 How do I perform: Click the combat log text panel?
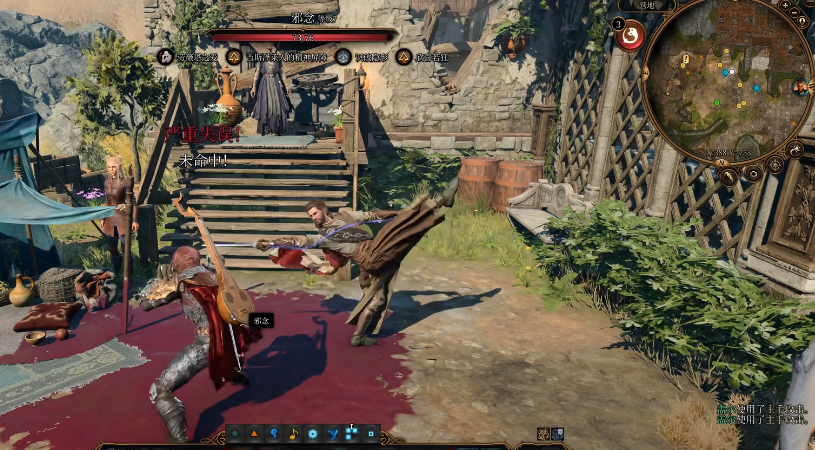click(x=763, y=412)
